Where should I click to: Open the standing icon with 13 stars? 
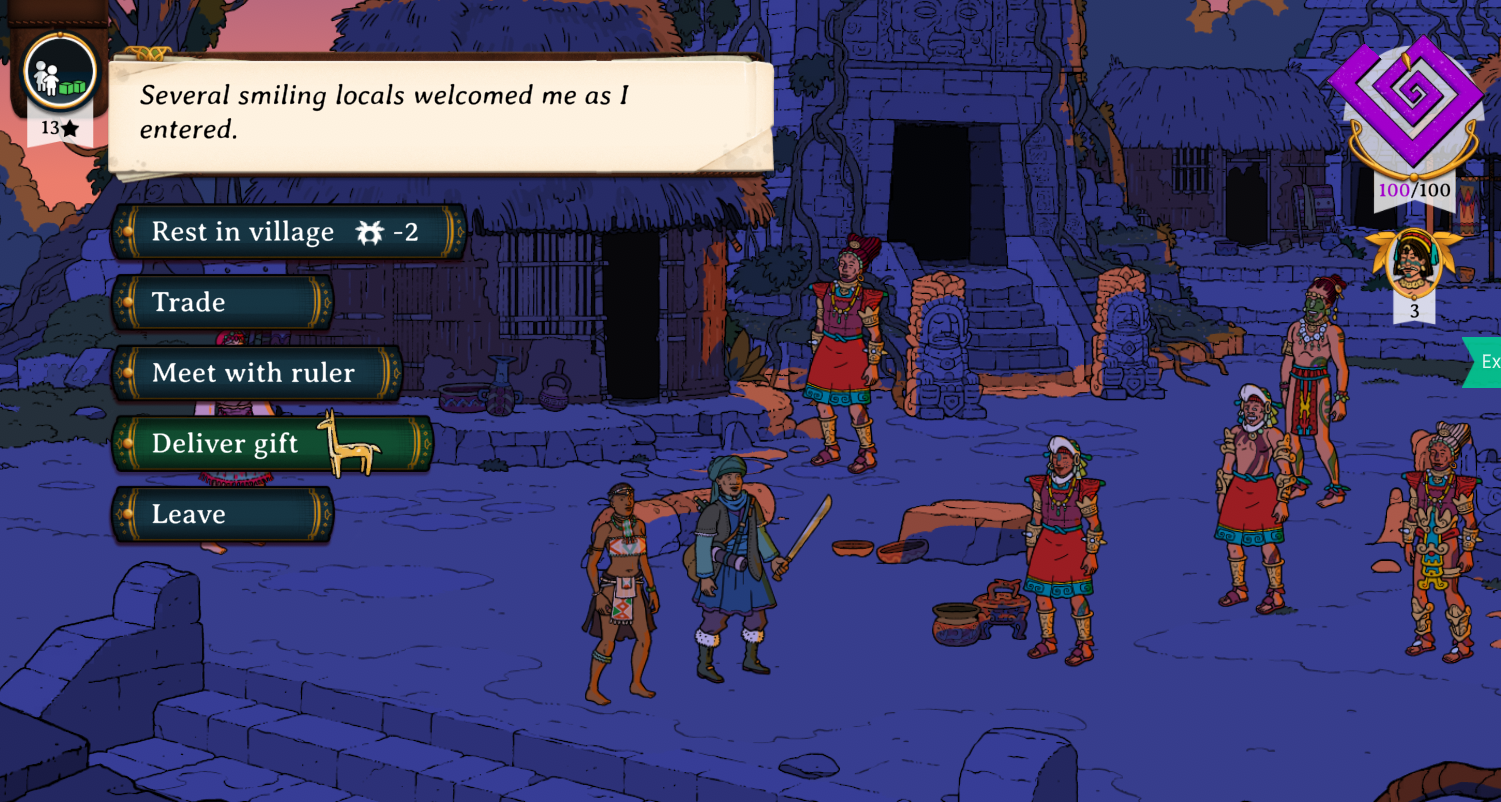(x=60, y=74)
